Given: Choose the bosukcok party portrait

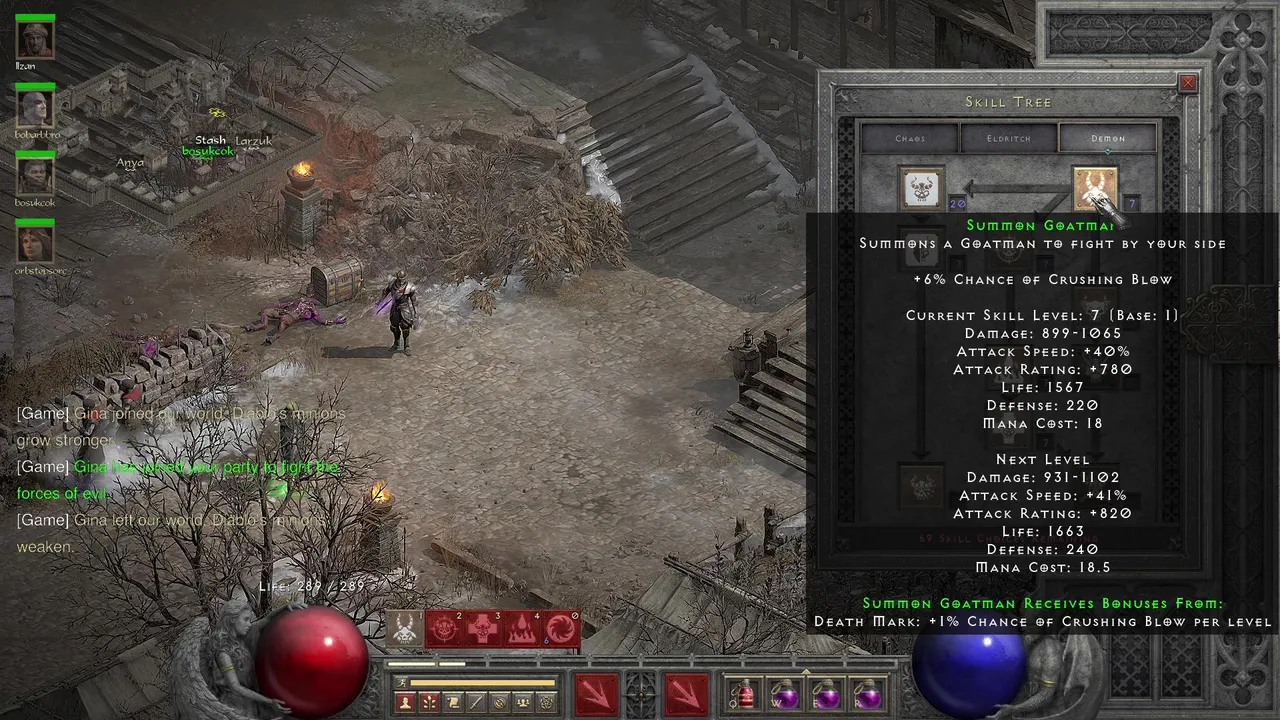Looking at the screenshot, I should 35,175.
